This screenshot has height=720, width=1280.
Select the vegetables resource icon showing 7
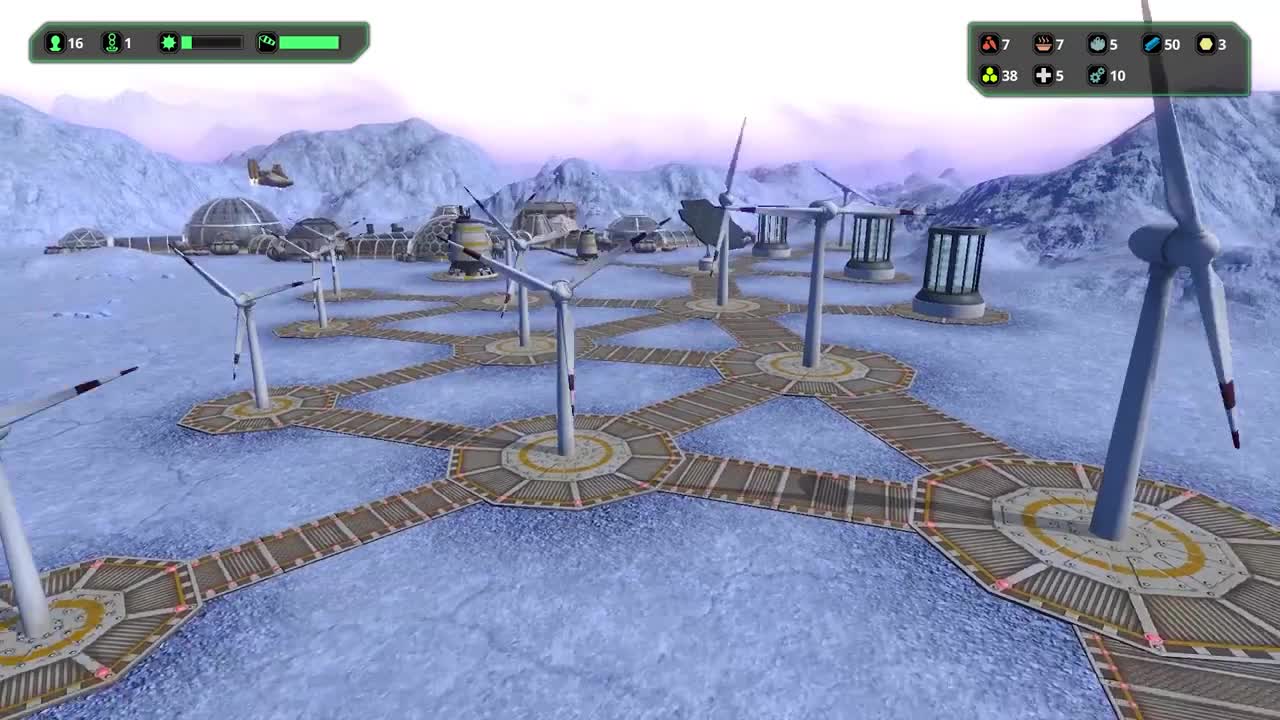(988, 43)
